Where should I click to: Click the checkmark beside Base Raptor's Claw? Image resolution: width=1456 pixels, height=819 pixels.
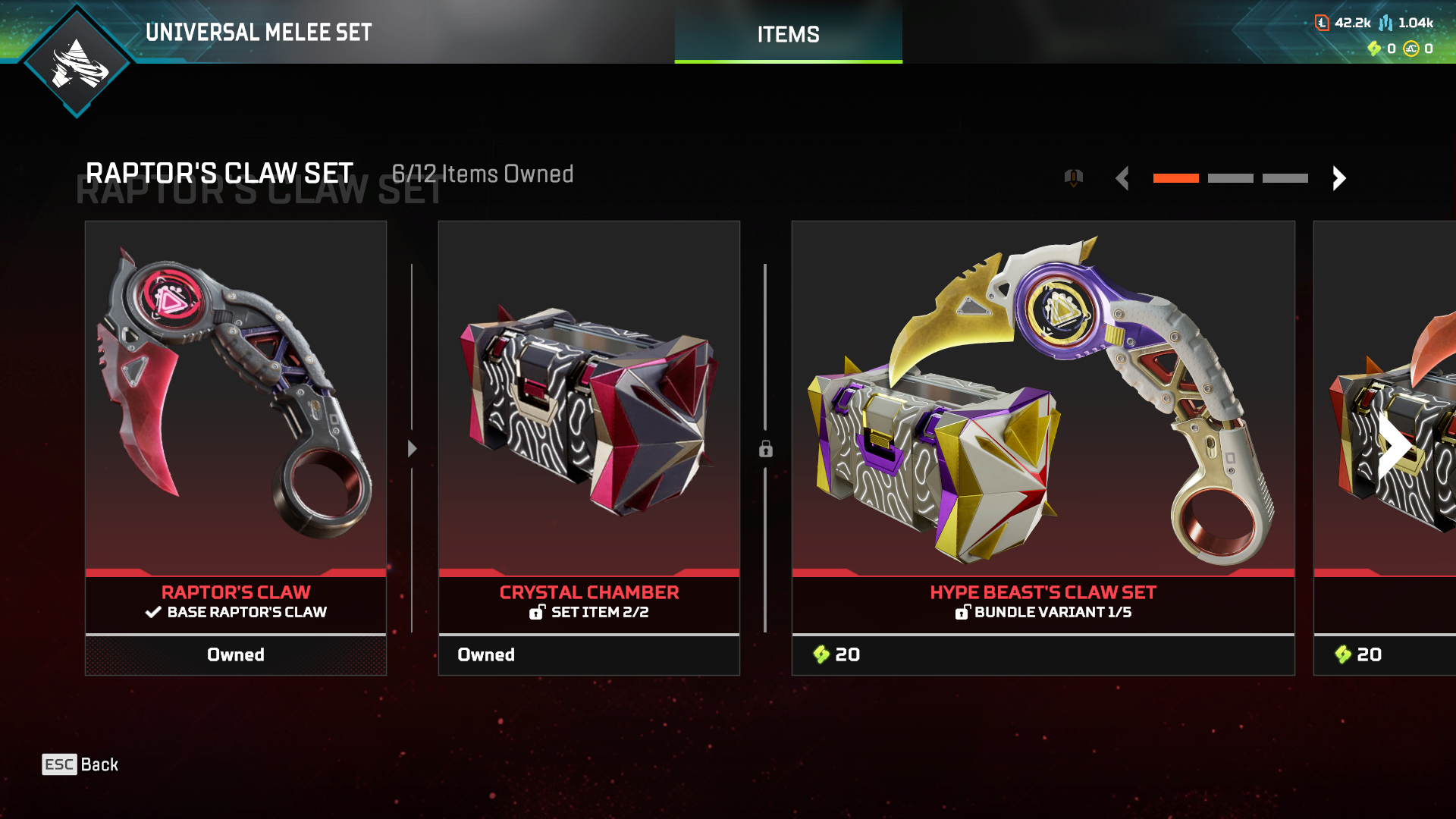pyautogui.click(x=152, y=612)
